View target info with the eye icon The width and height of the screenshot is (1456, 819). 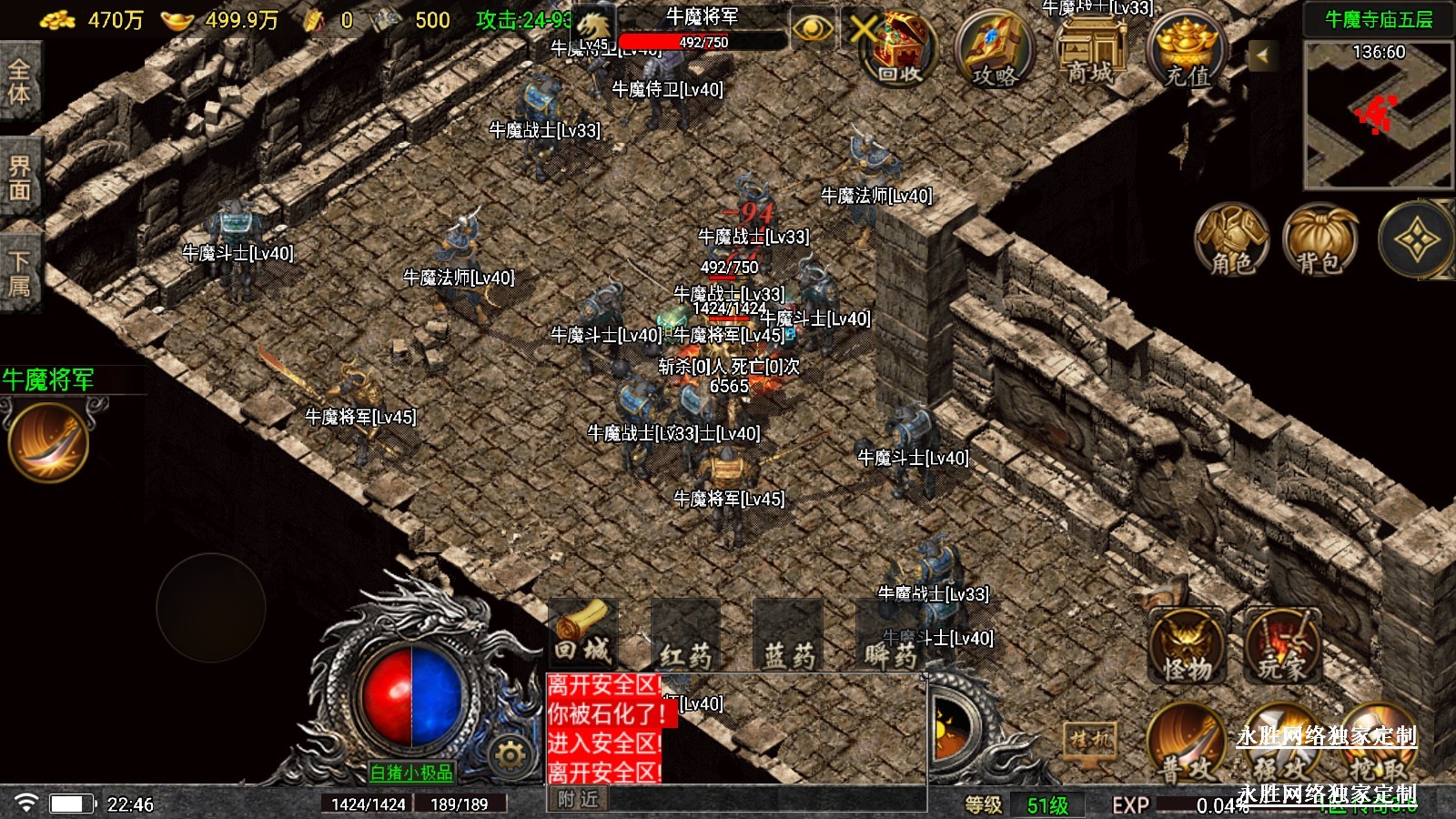(812, 29)
